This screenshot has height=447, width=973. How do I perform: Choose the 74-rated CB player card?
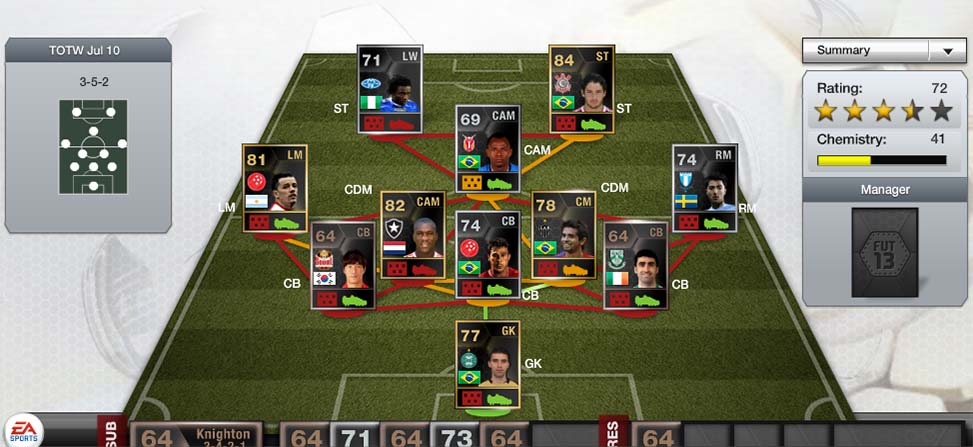click(x=487, y=254)
